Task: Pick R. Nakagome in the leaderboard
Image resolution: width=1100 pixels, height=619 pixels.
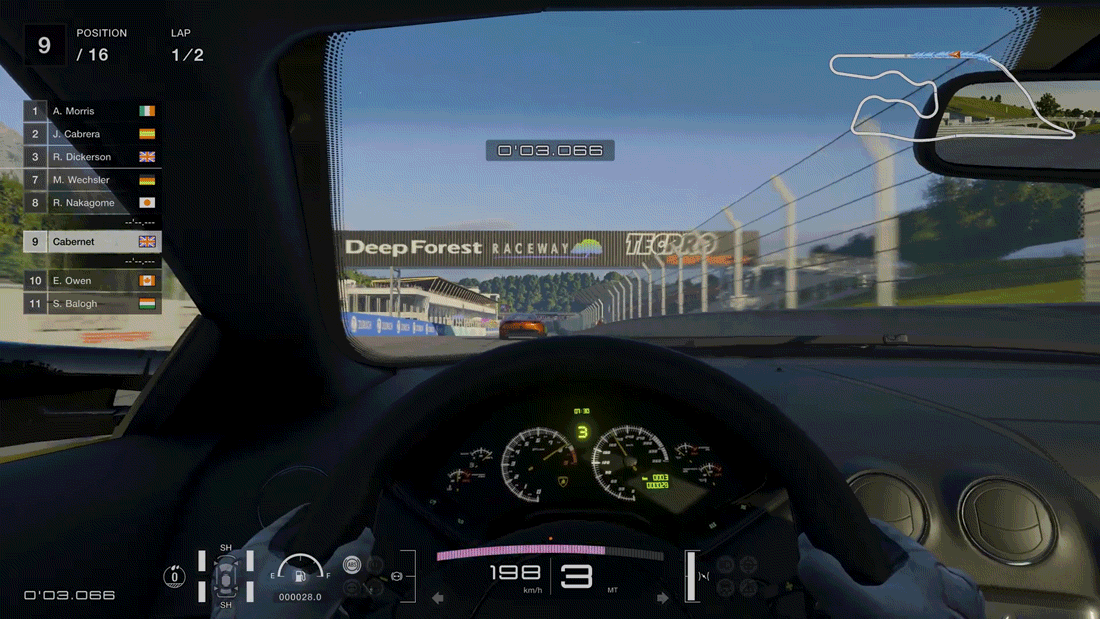Action: 92,203
